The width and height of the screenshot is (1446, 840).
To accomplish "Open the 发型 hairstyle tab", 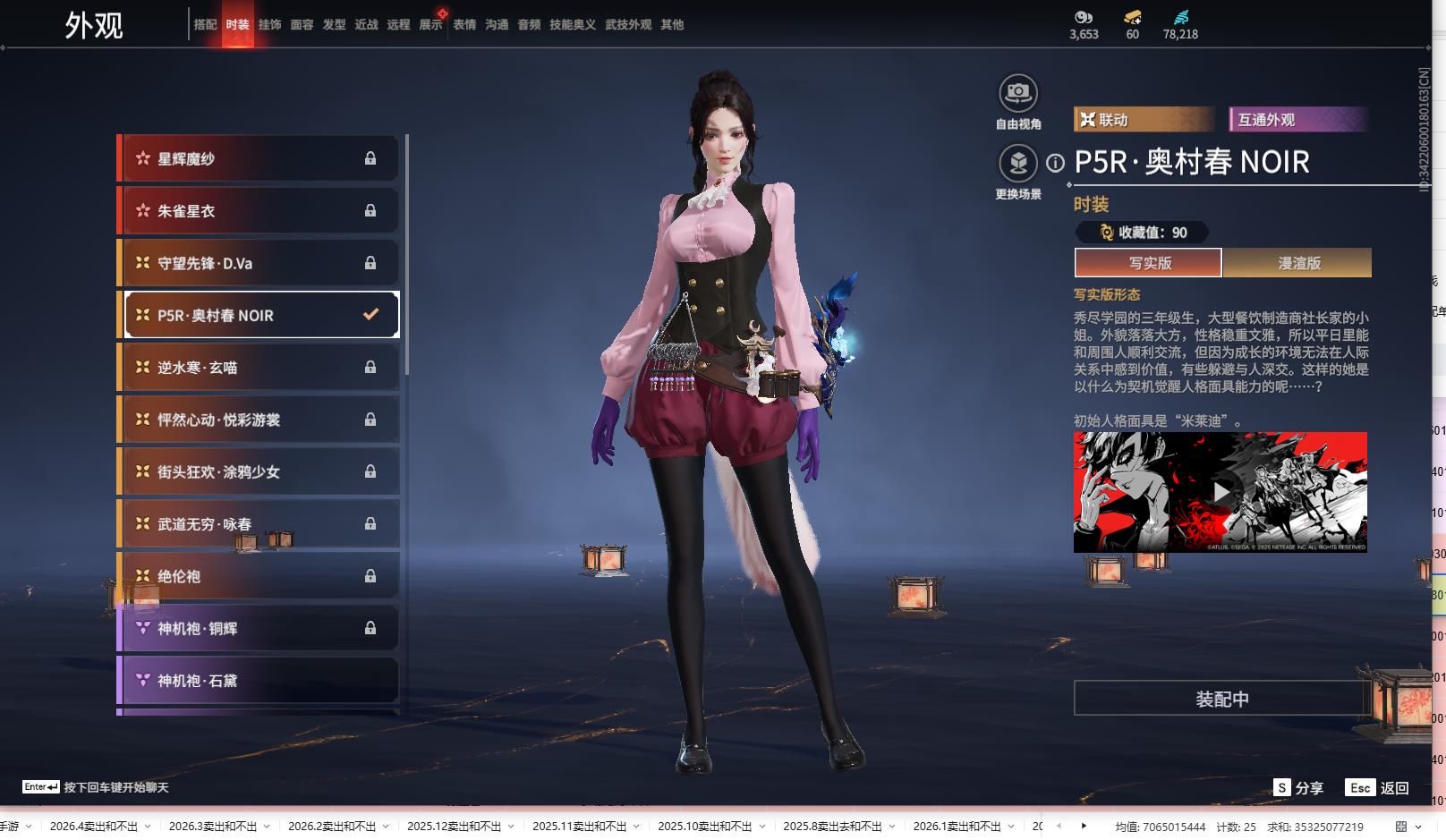I will tap(334, 25).
